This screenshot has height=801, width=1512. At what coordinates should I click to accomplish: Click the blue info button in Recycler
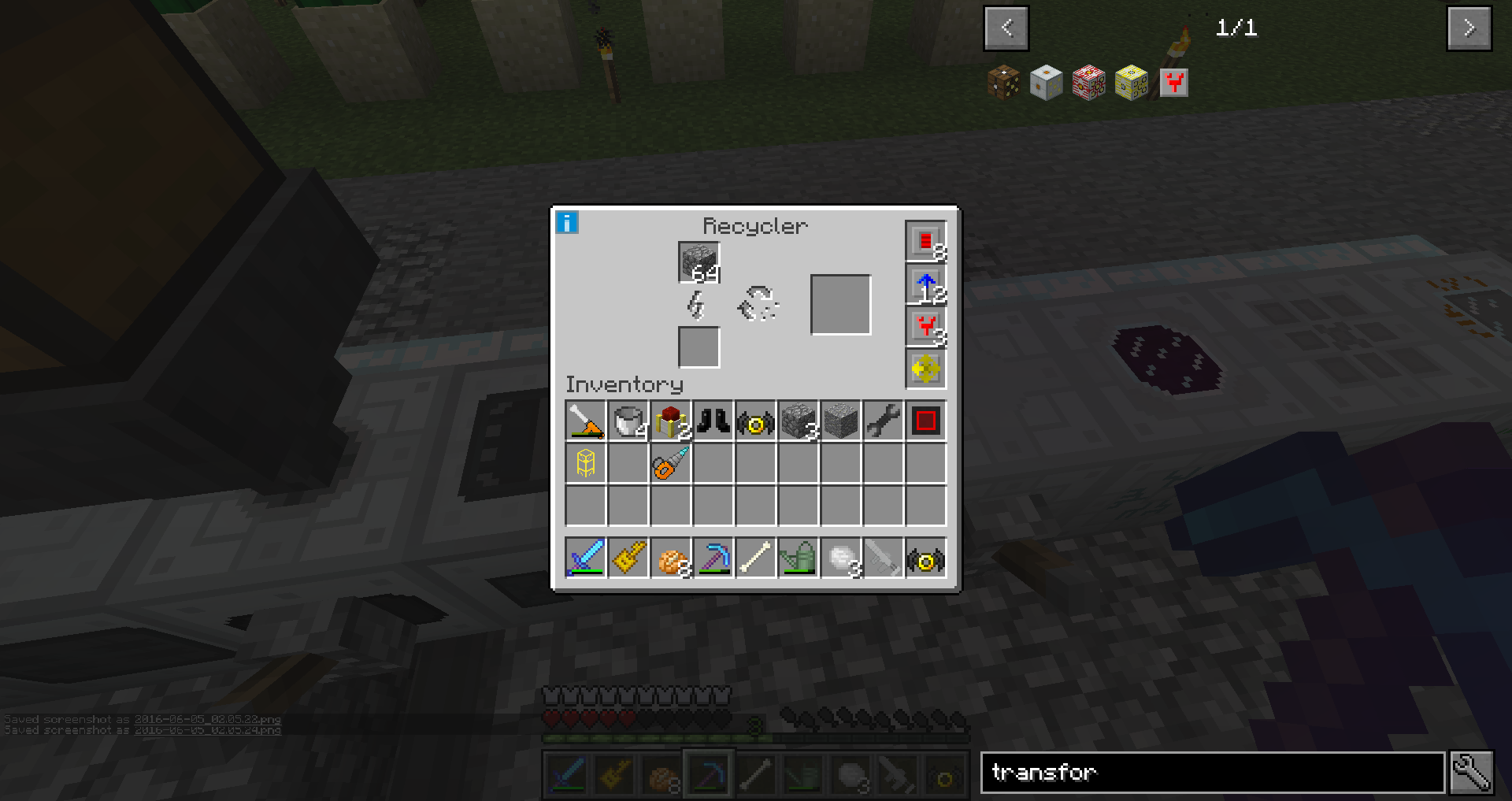coord(566,223)
